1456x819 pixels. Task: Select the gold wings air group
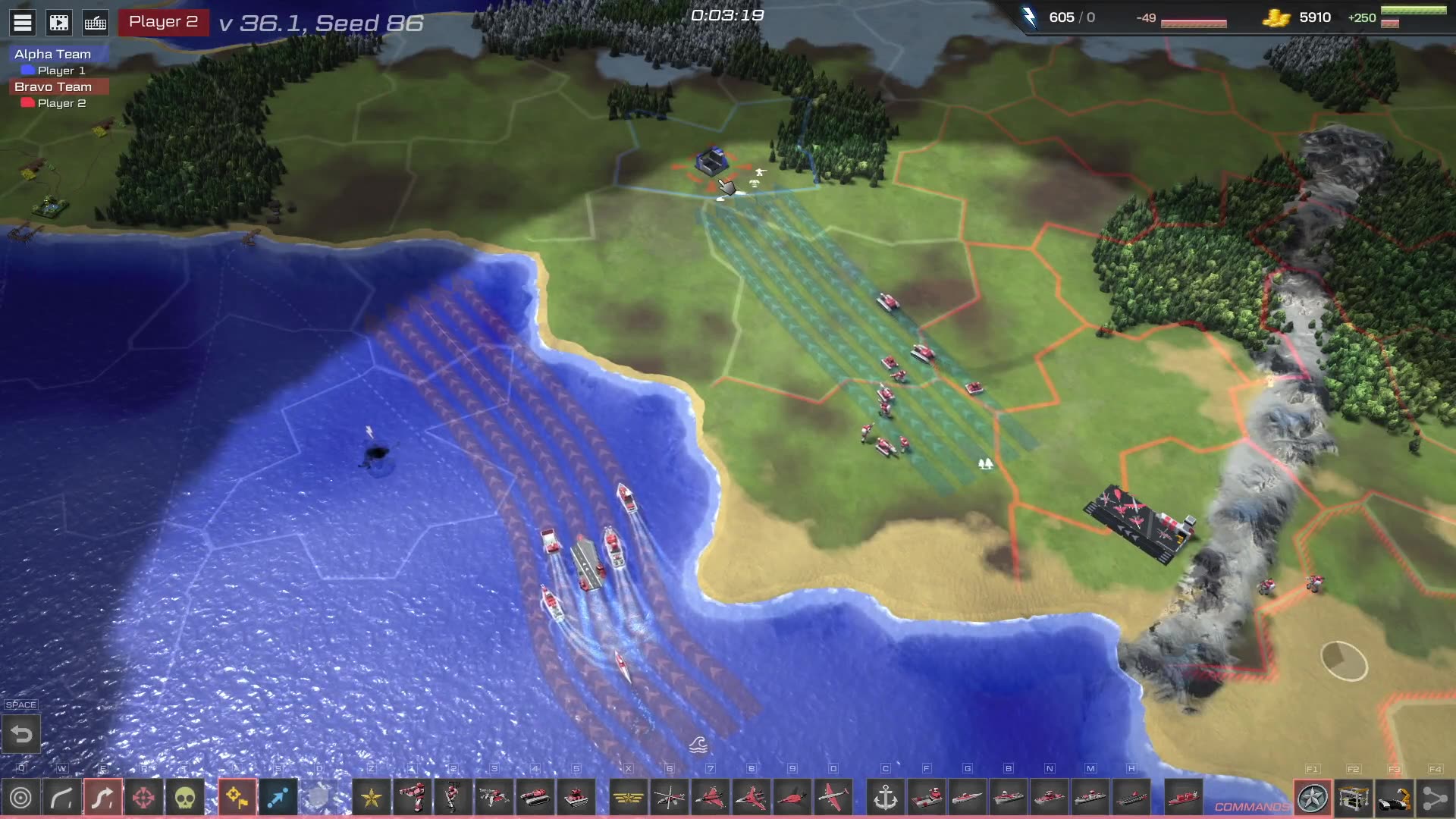629,798
